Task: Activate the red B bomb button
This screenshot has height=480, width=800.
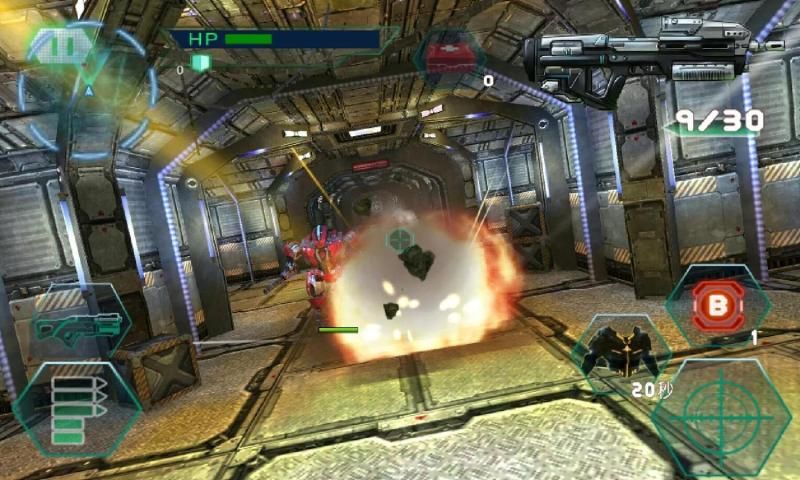Action: tap(716, 302)
